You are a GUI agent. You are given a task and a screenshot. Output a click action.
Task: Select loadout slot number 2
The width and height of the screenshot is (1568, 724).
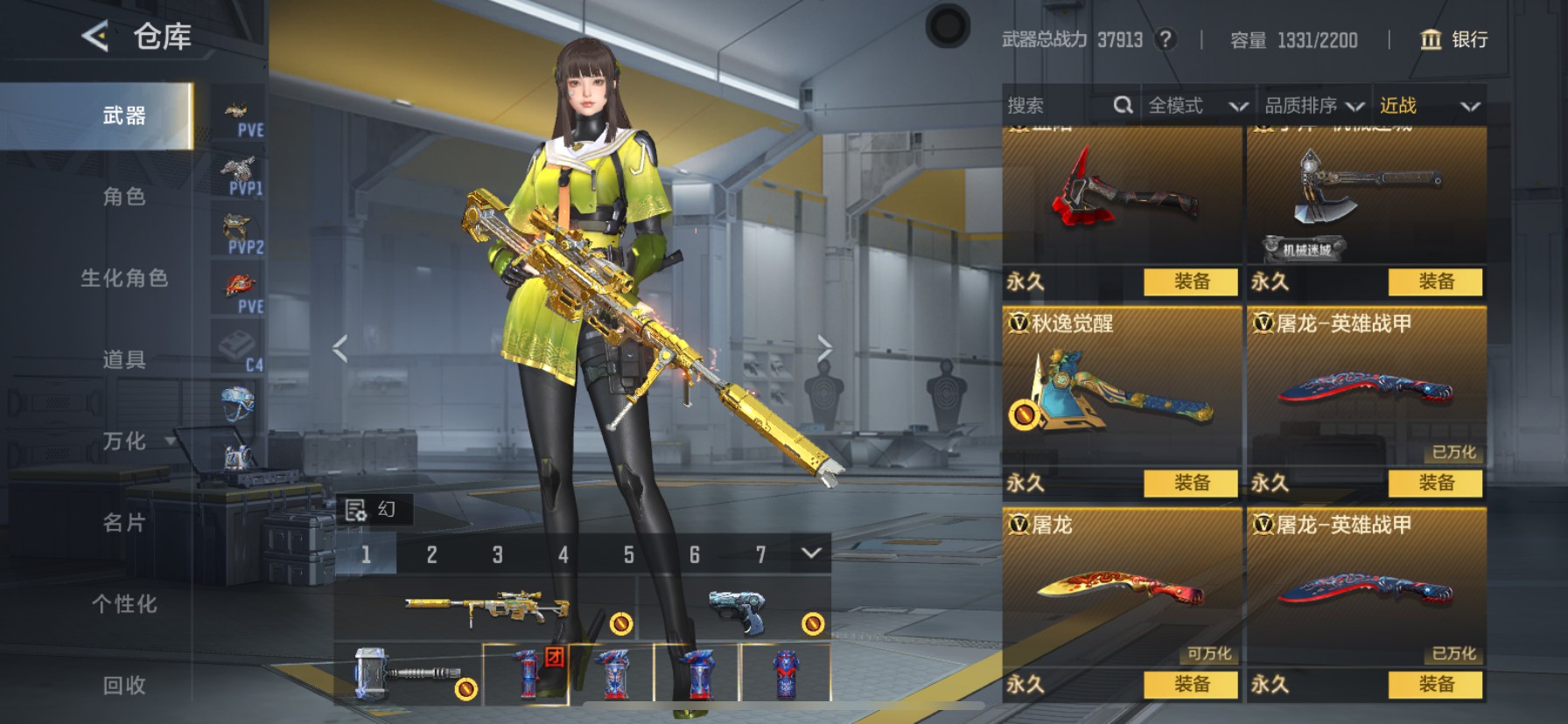coord(431,554)
